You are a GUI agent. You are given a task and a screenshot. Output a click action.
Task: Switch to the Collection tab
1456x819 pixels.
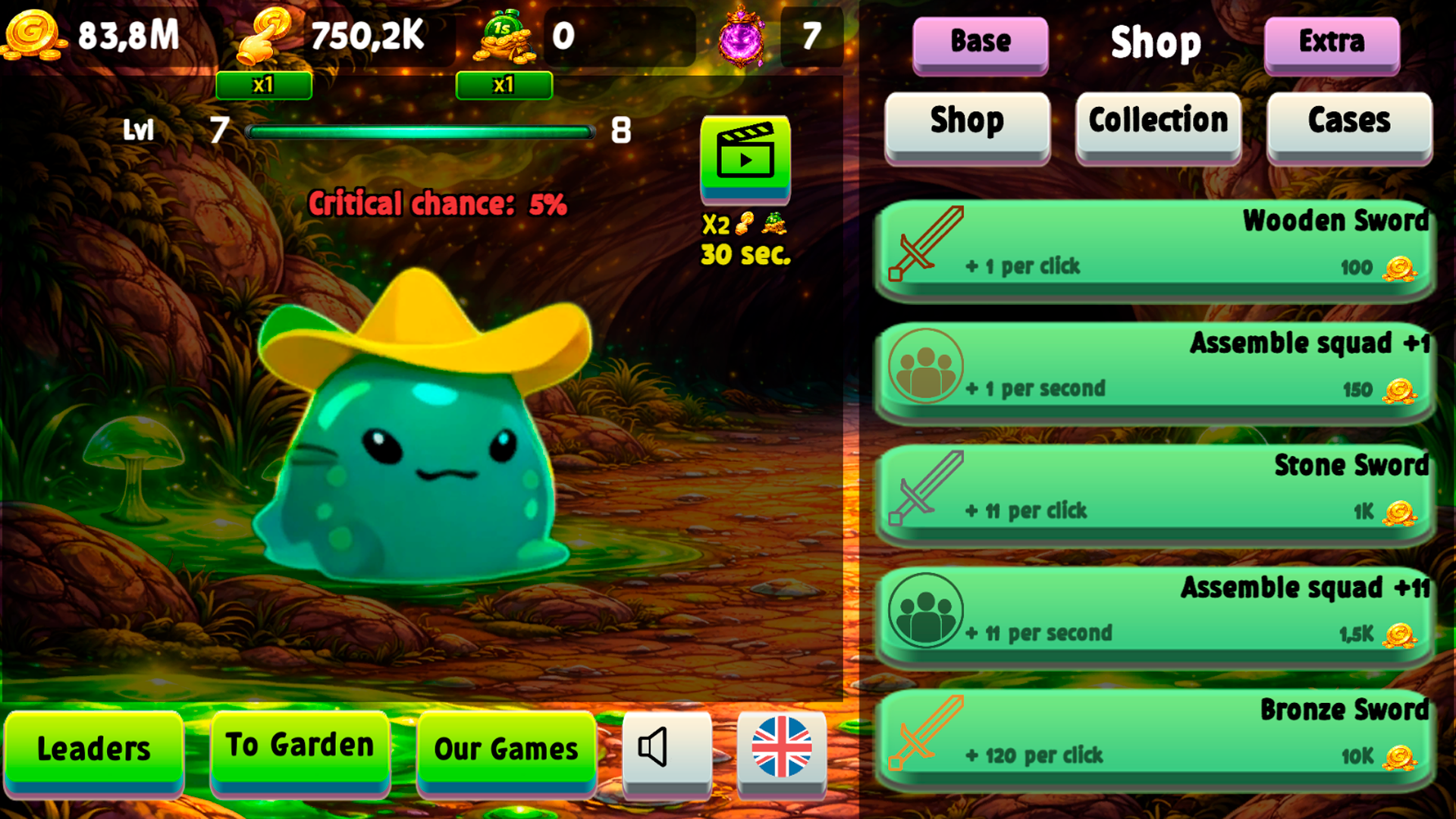(1158, 121)
